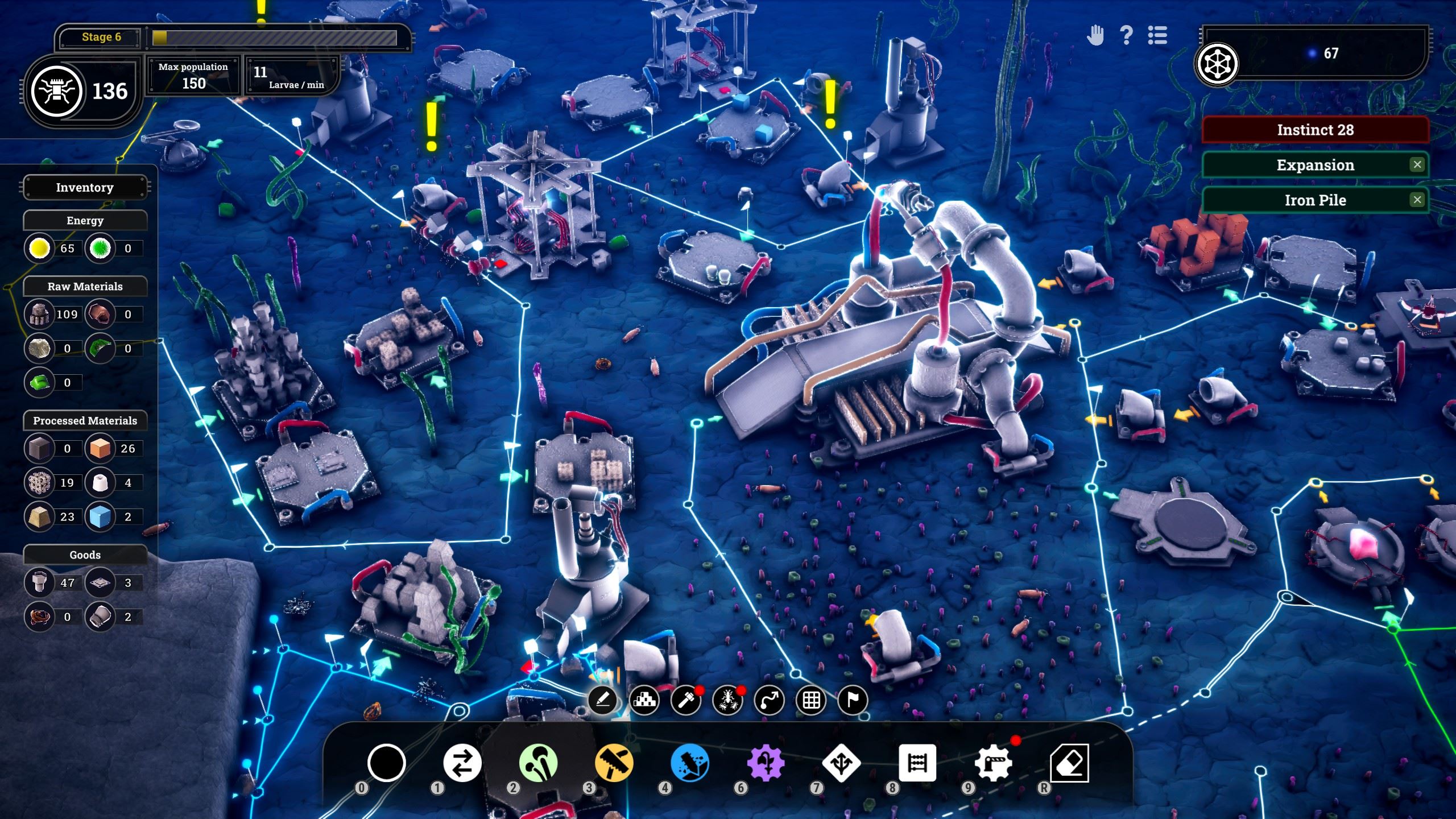
Task: Open the ant castes menu
Action: click(728, 700)
